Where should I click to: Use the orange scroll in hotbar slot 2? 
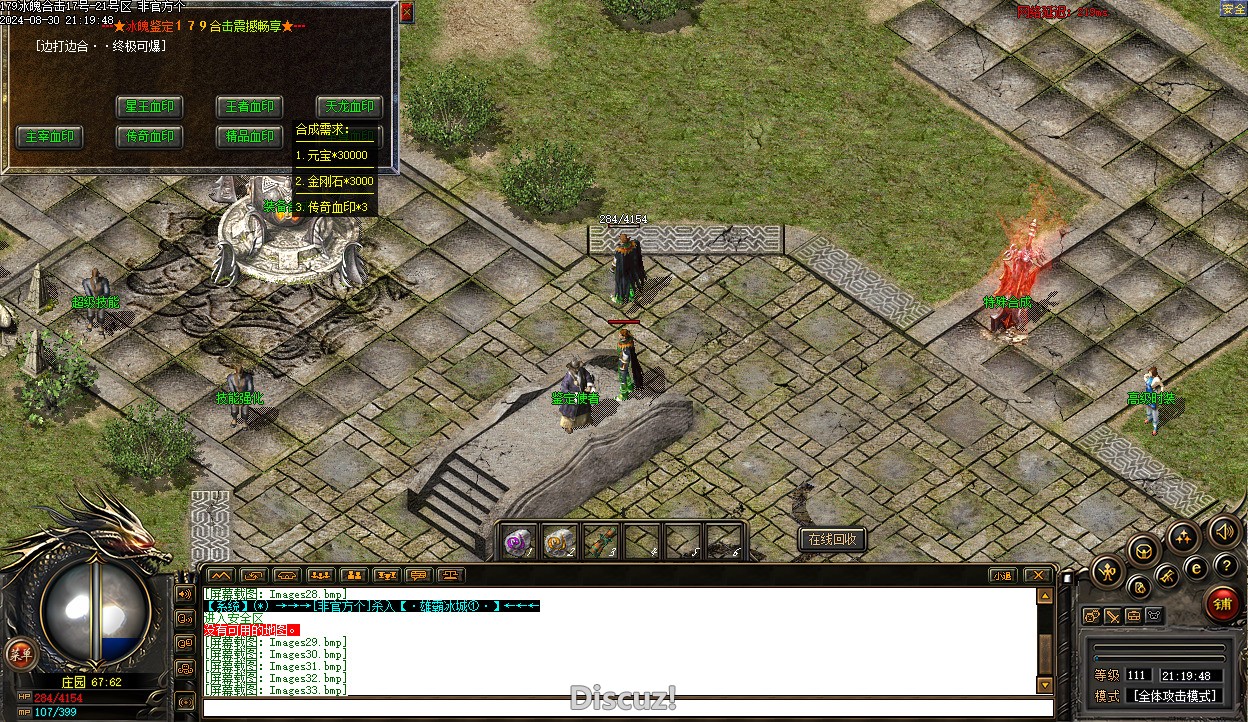click(559, 541)
